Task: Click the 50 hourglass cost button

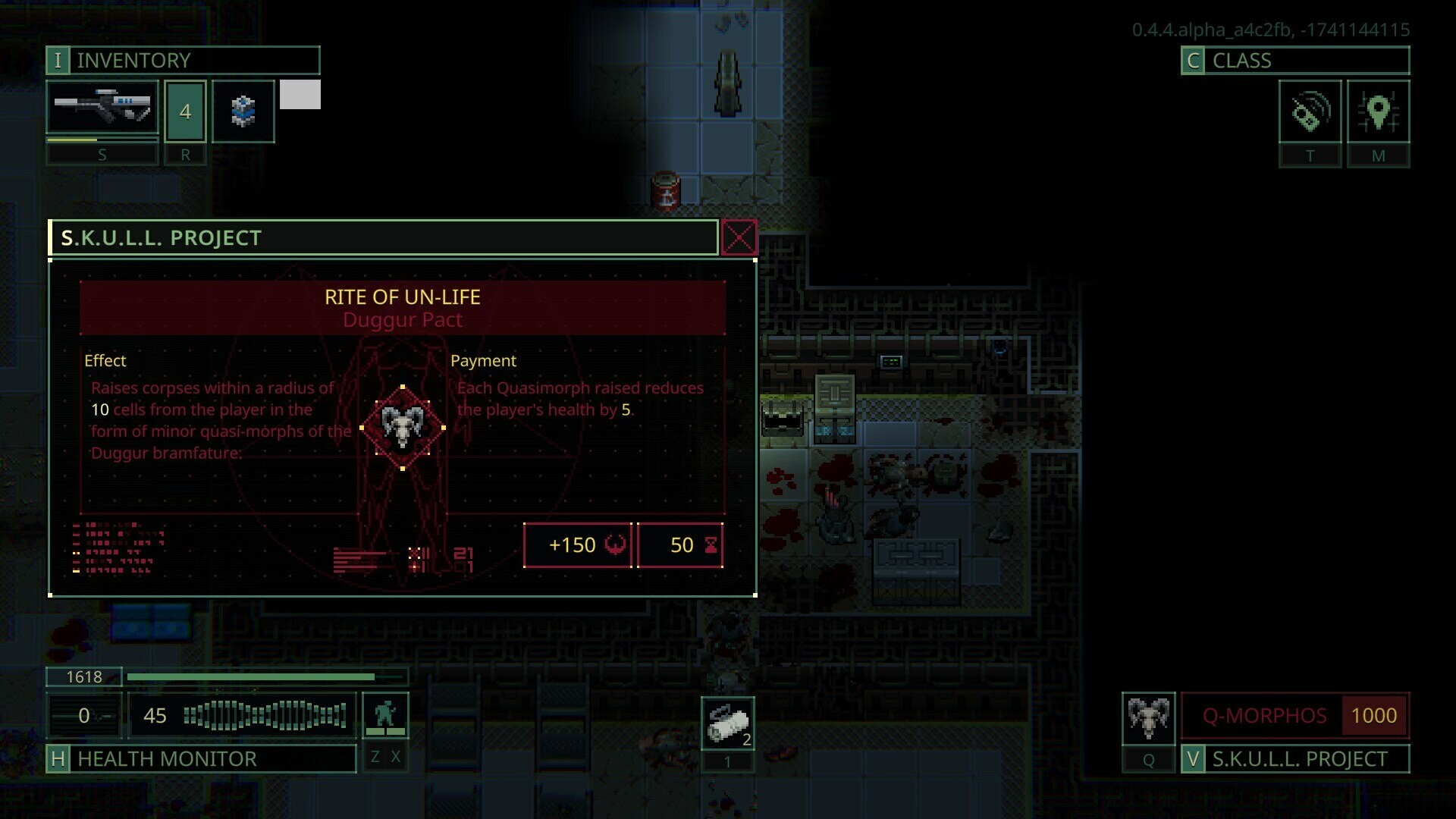Action: click(x=680, y=544)
